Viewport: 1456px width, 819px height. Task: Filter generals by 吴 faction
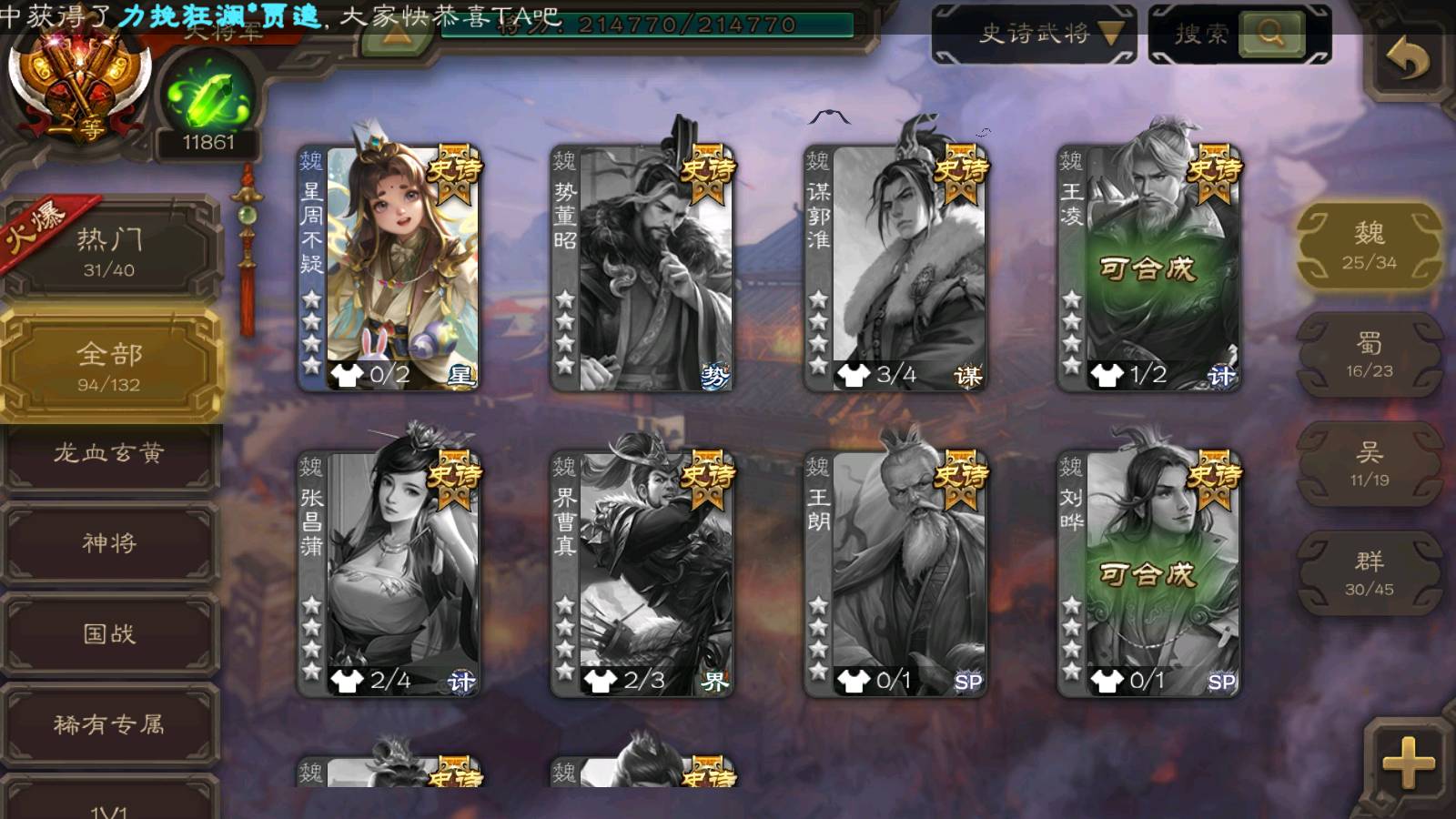point(1369,464)
